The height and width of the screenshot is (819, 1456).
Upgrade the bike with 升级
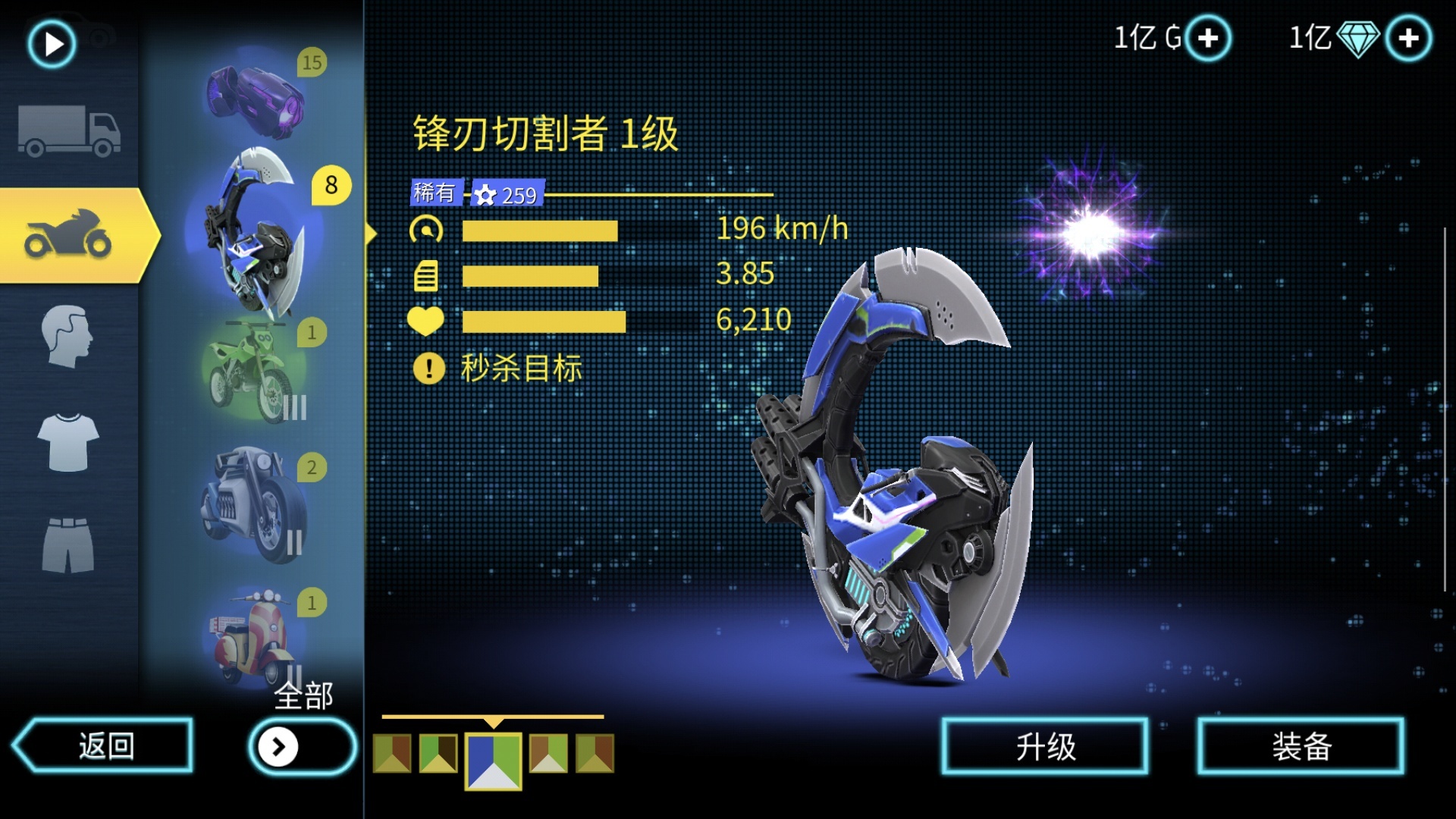tap(1045, 747)
